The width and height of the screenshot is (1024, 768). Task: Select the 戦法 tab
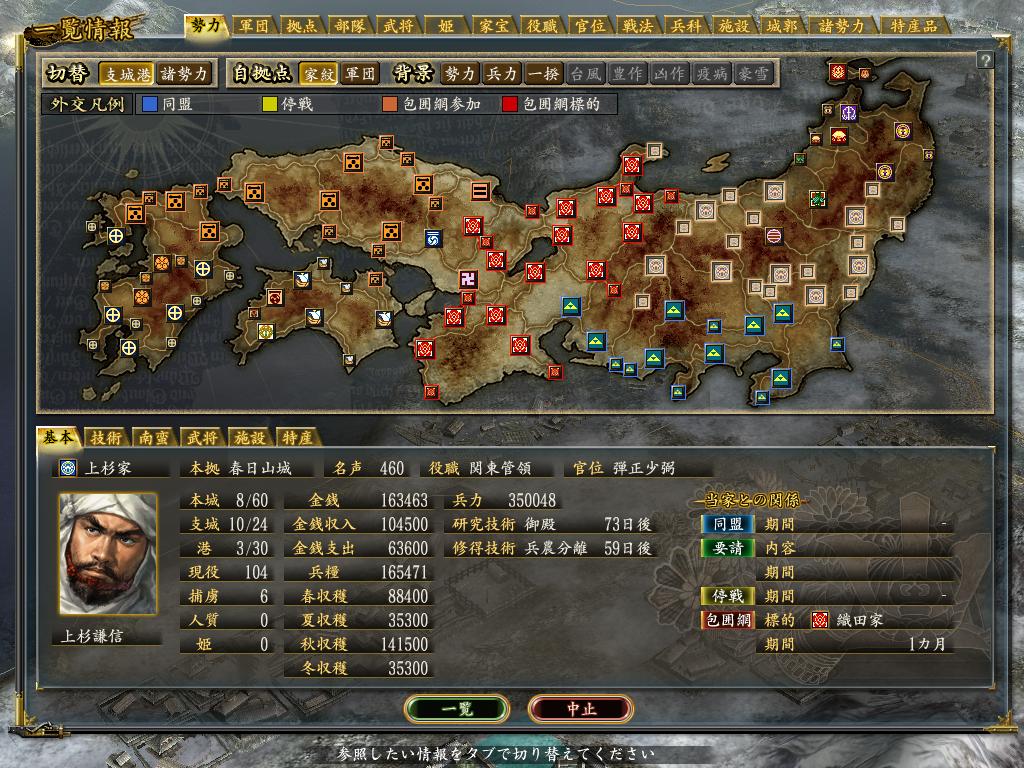tap(636, 26)
